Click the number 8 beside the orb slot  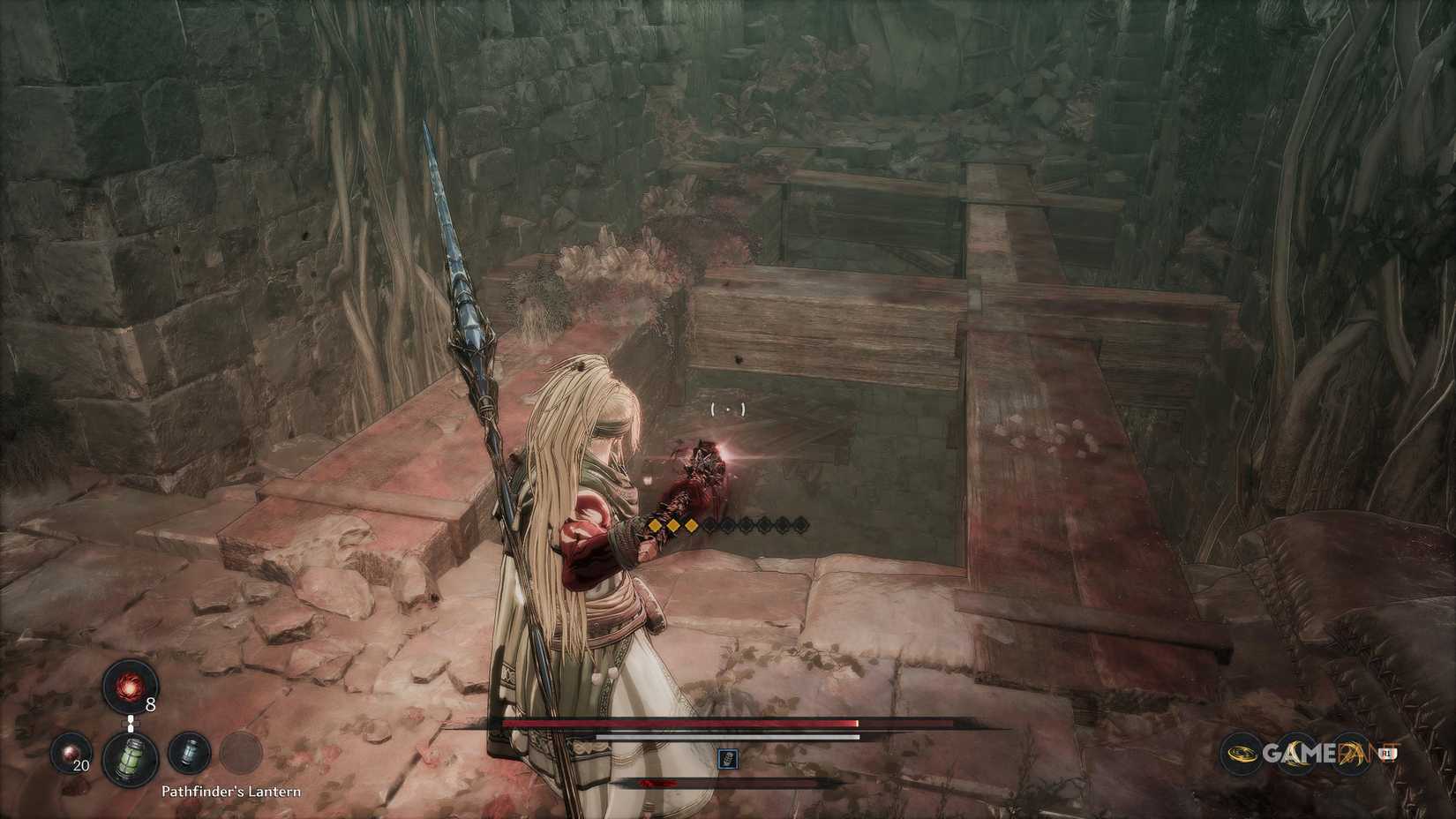tap(150, 704)
